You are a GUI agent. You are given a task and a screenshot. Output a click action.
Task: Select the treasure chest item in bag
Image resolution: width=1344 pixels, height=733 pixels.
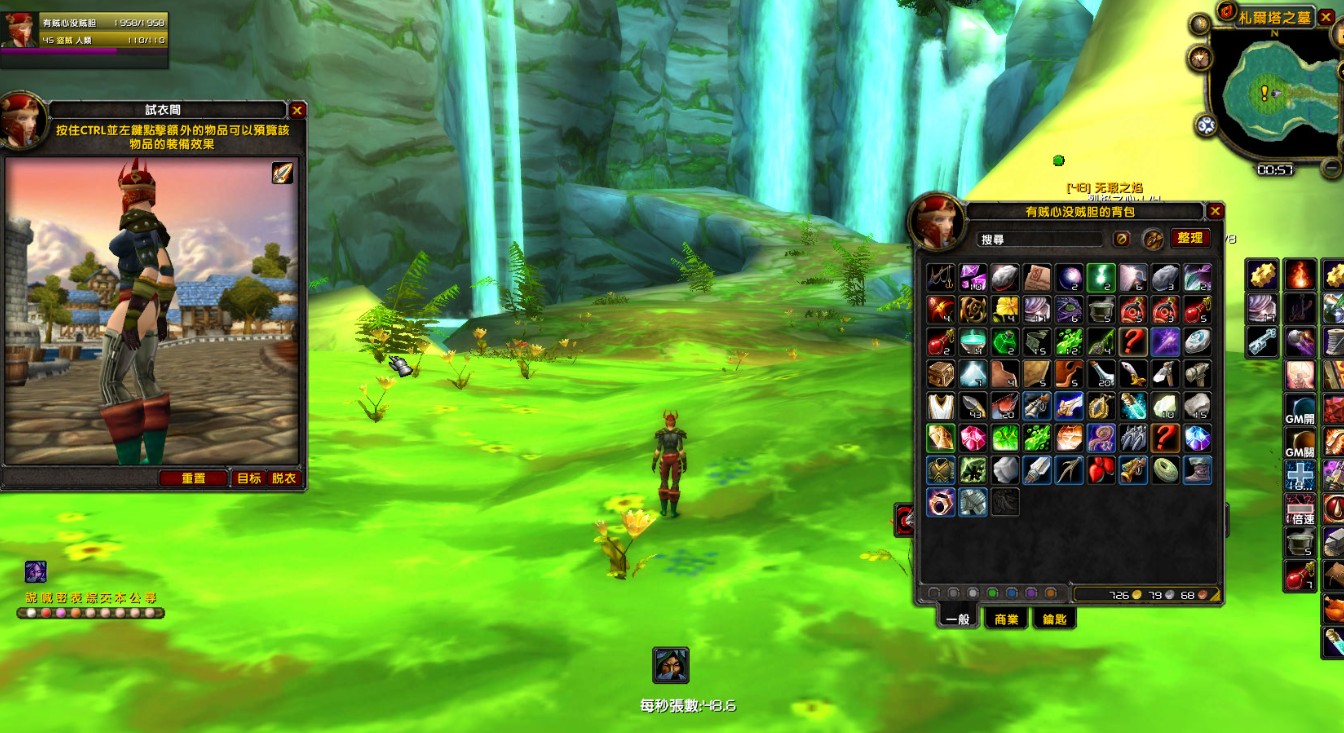click(x=940, y=374)
